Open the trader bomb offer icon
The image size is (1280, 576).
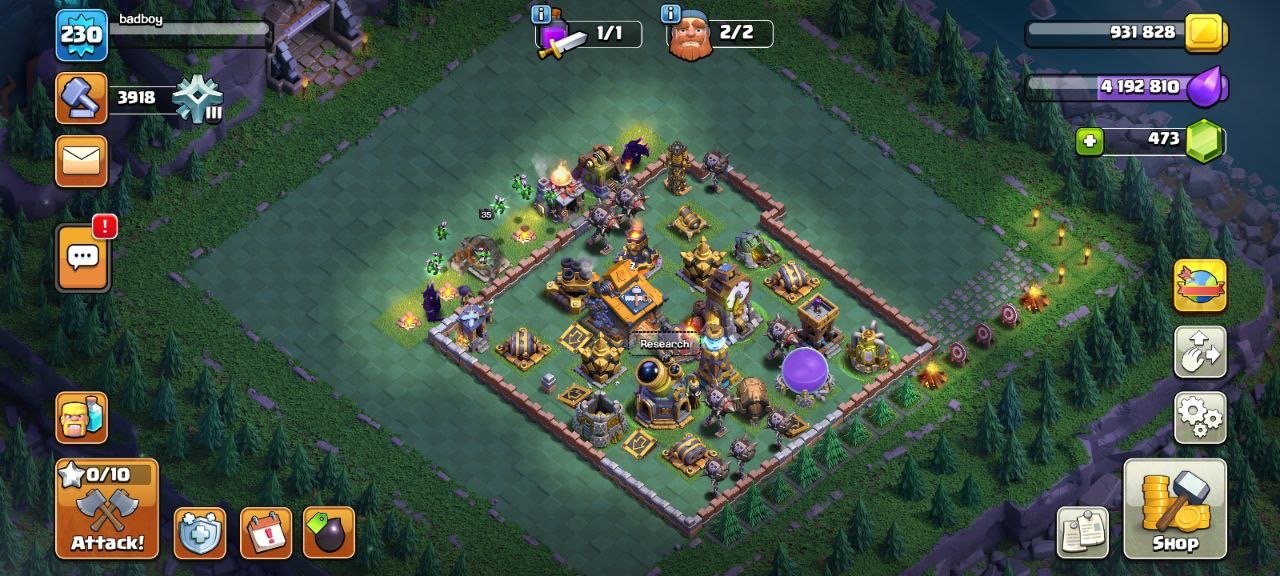click(329, 532)
